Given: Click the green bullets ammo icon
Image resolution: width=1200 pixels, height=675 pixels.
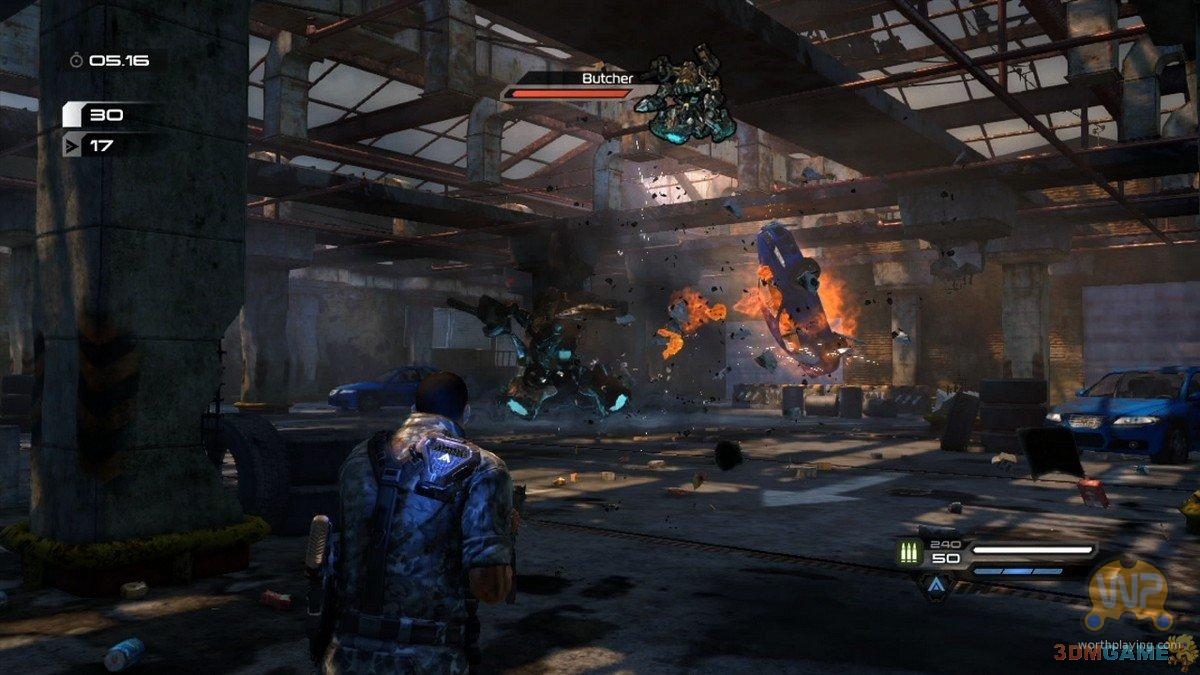Looking at the screenshot, I should 909,551.
